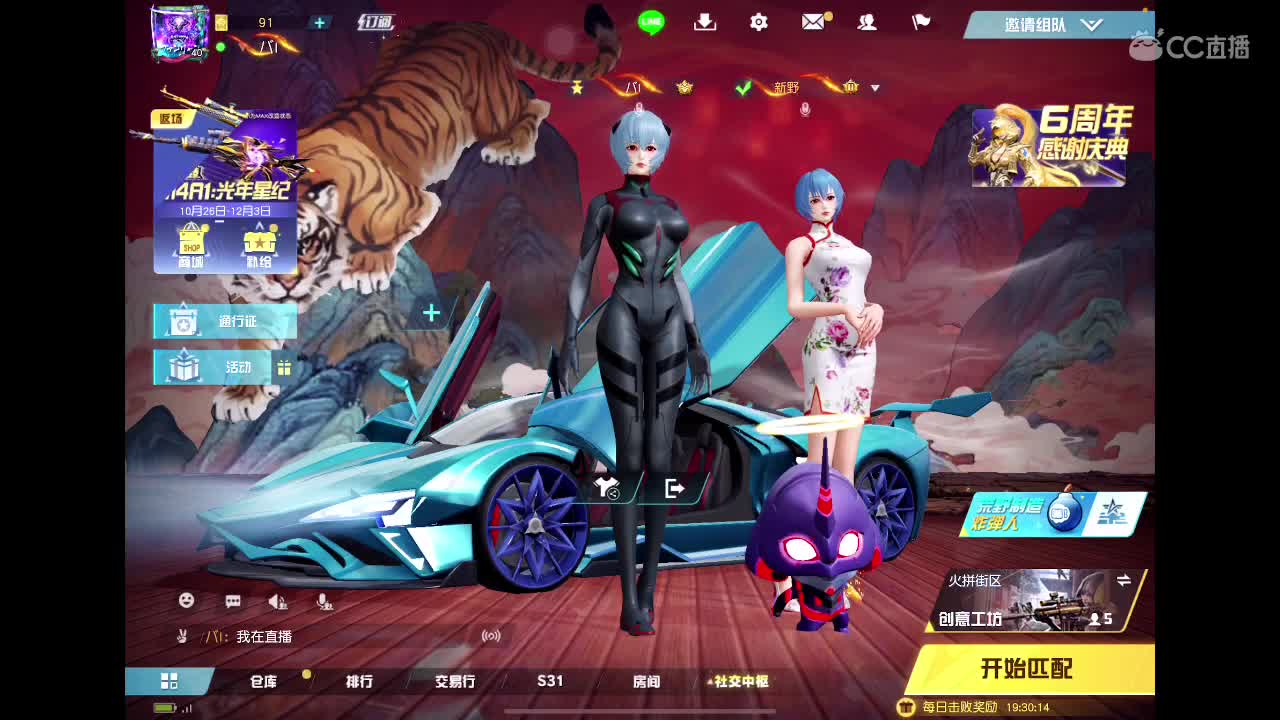1280x720 pixels.
Task: Toggle the microphone icon above the chat bar
Action: (323, 601)
